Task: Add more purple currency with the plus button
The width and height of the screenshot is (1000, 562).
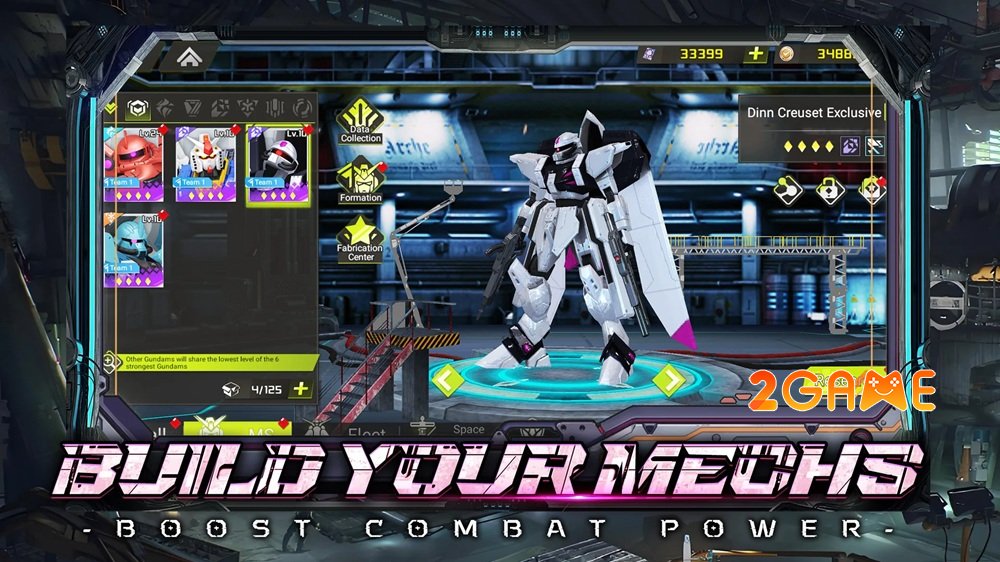Action: click(x=757, y=54)
